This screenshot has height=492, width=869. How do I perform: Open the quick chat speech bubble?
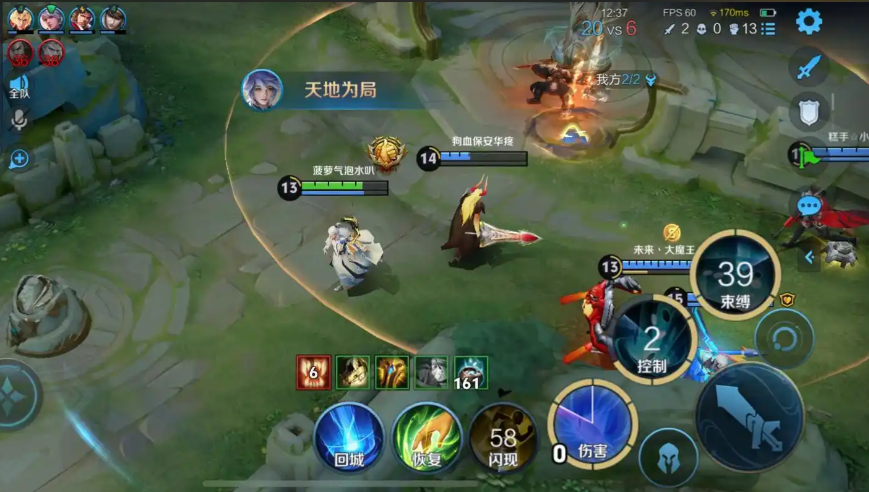point(808,207)
